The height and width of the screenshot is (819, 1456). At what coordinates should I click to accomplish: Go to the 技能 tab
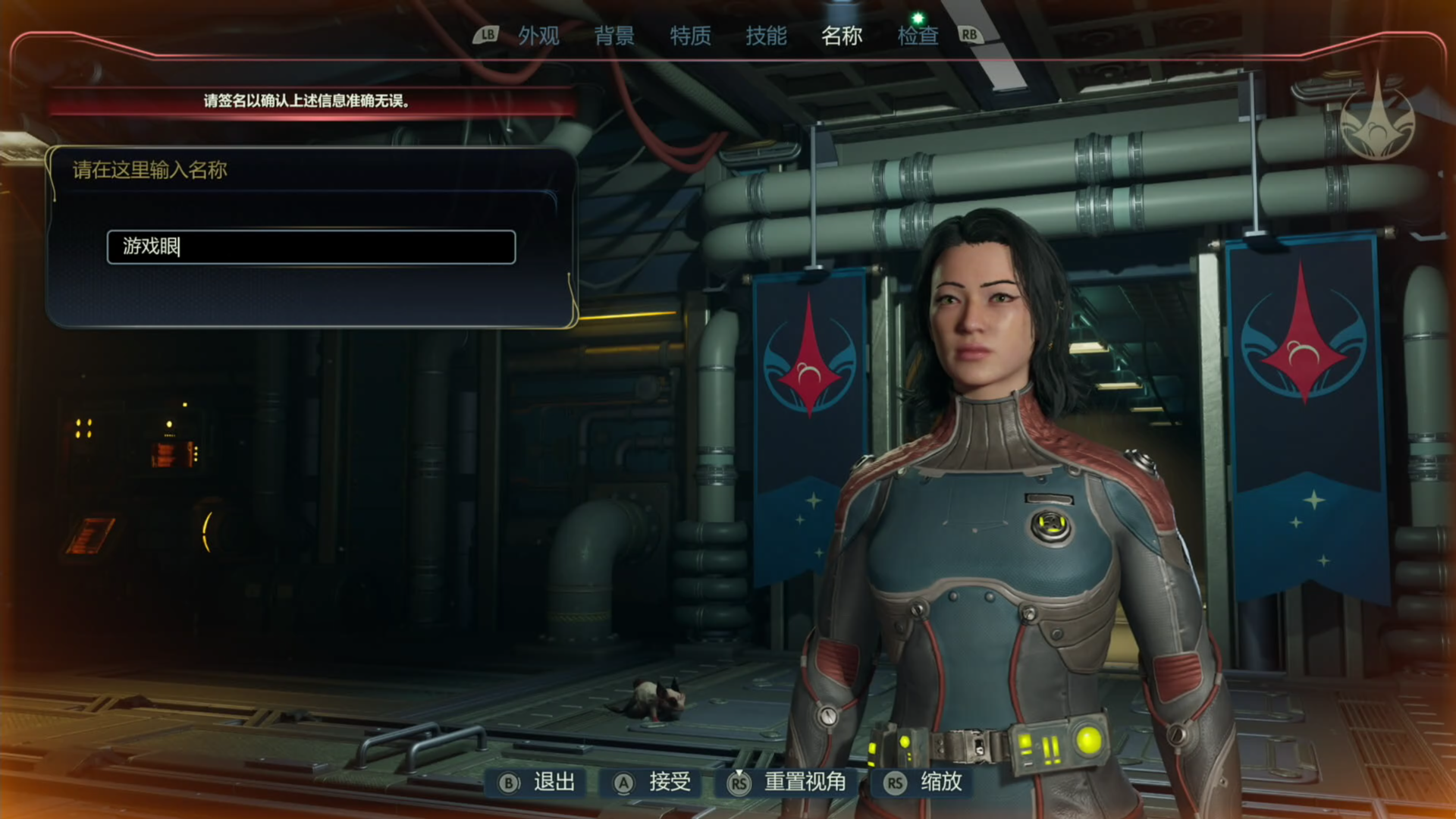tap(766, 36)
